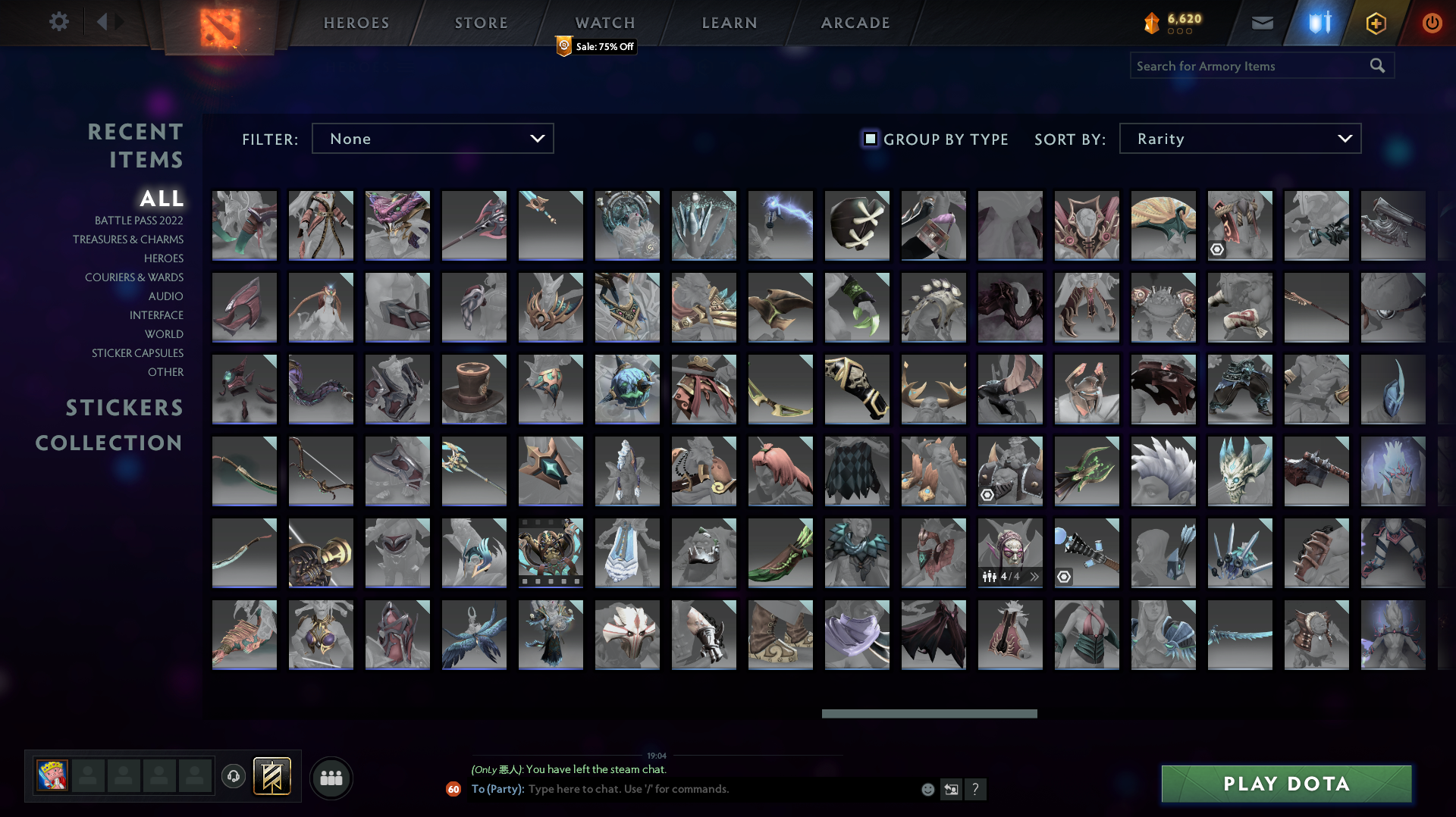Click the Sale: 75% Off badge

click(x=594, y=46)
